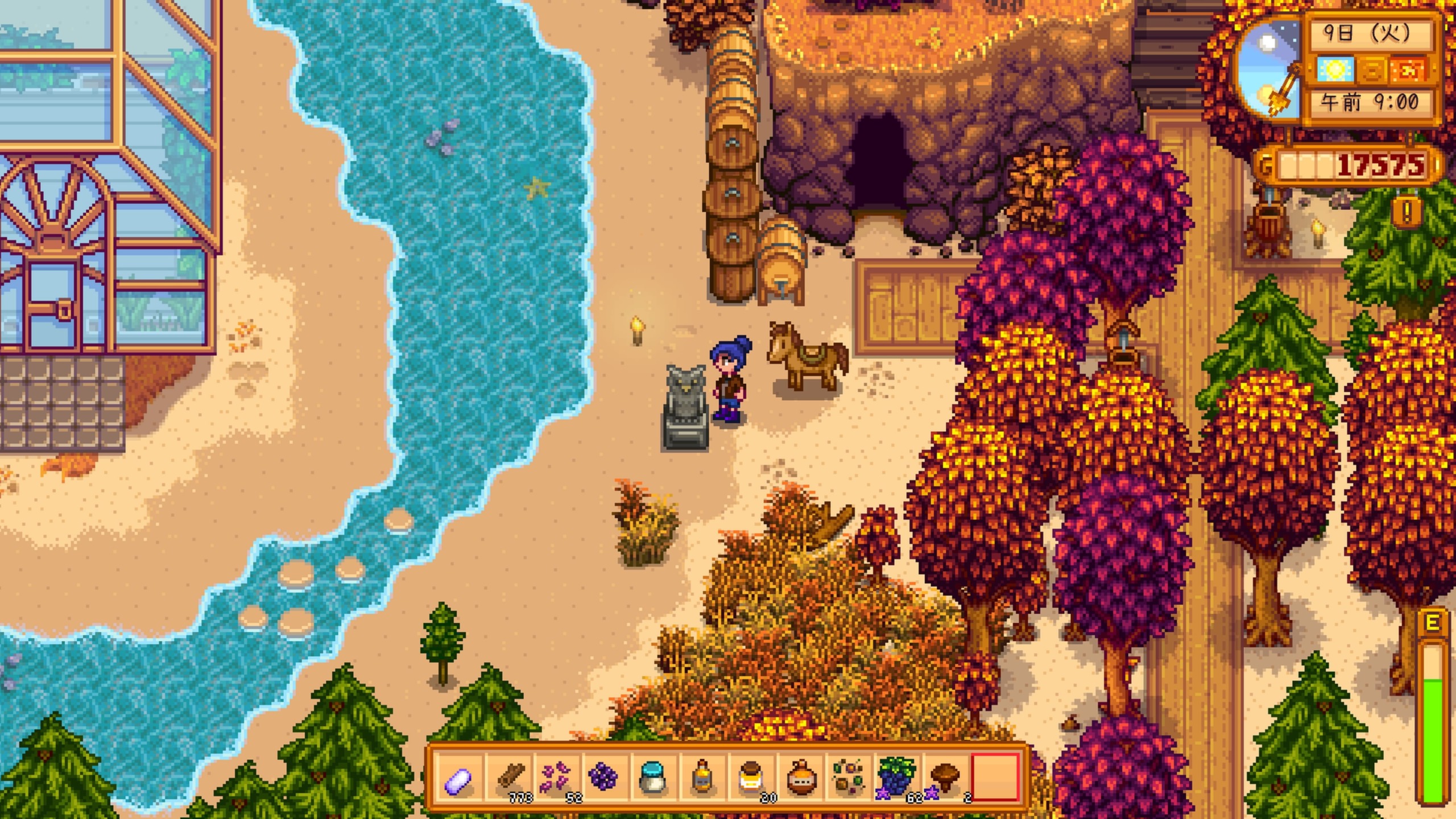Open the journal with the exclamation mark
Viewport: 1456px width, 819px height.
[1407, 211]
